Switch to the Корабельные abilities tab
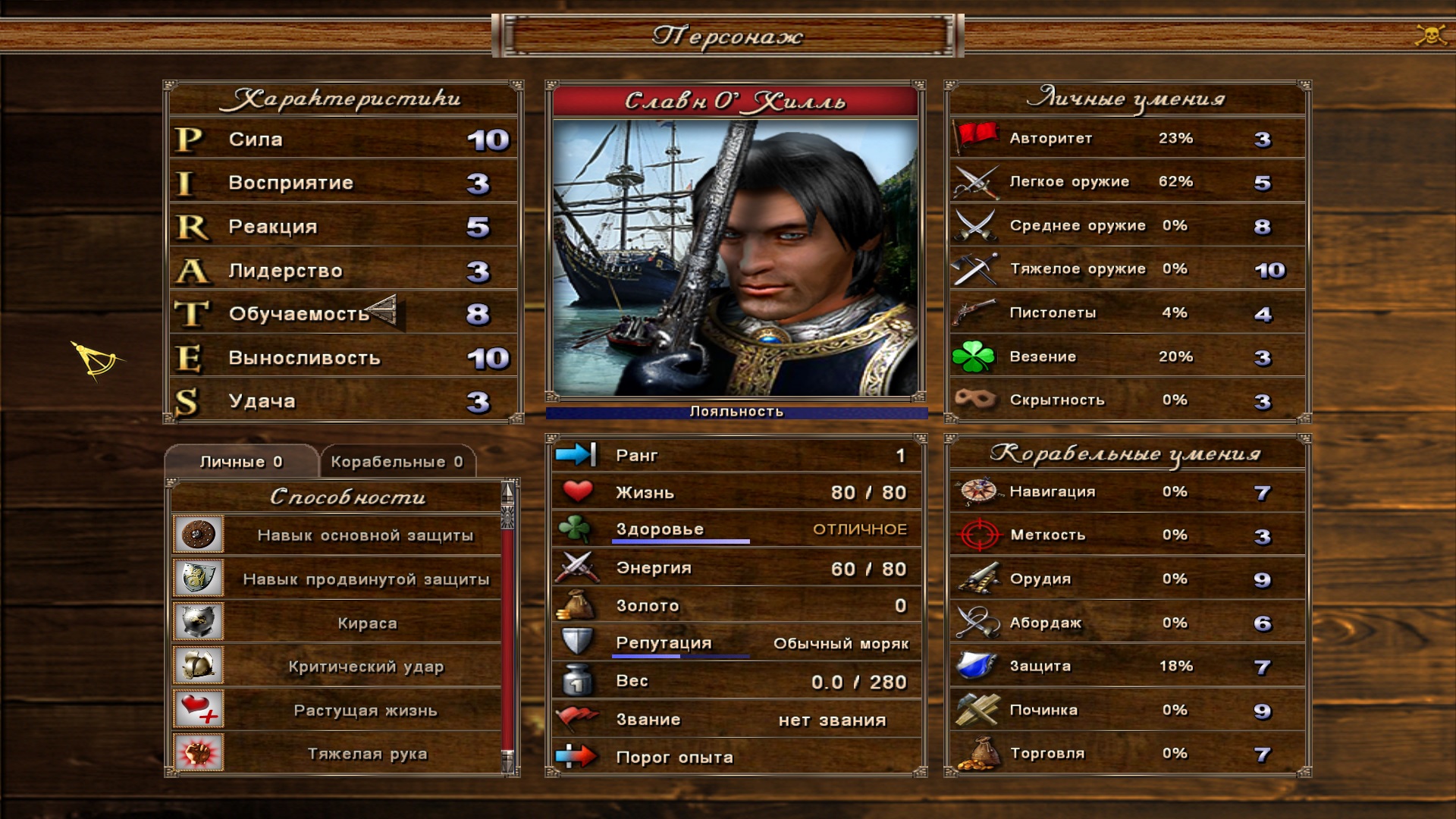The width and height of the screenshot is (1456, 819). (397, 462)
